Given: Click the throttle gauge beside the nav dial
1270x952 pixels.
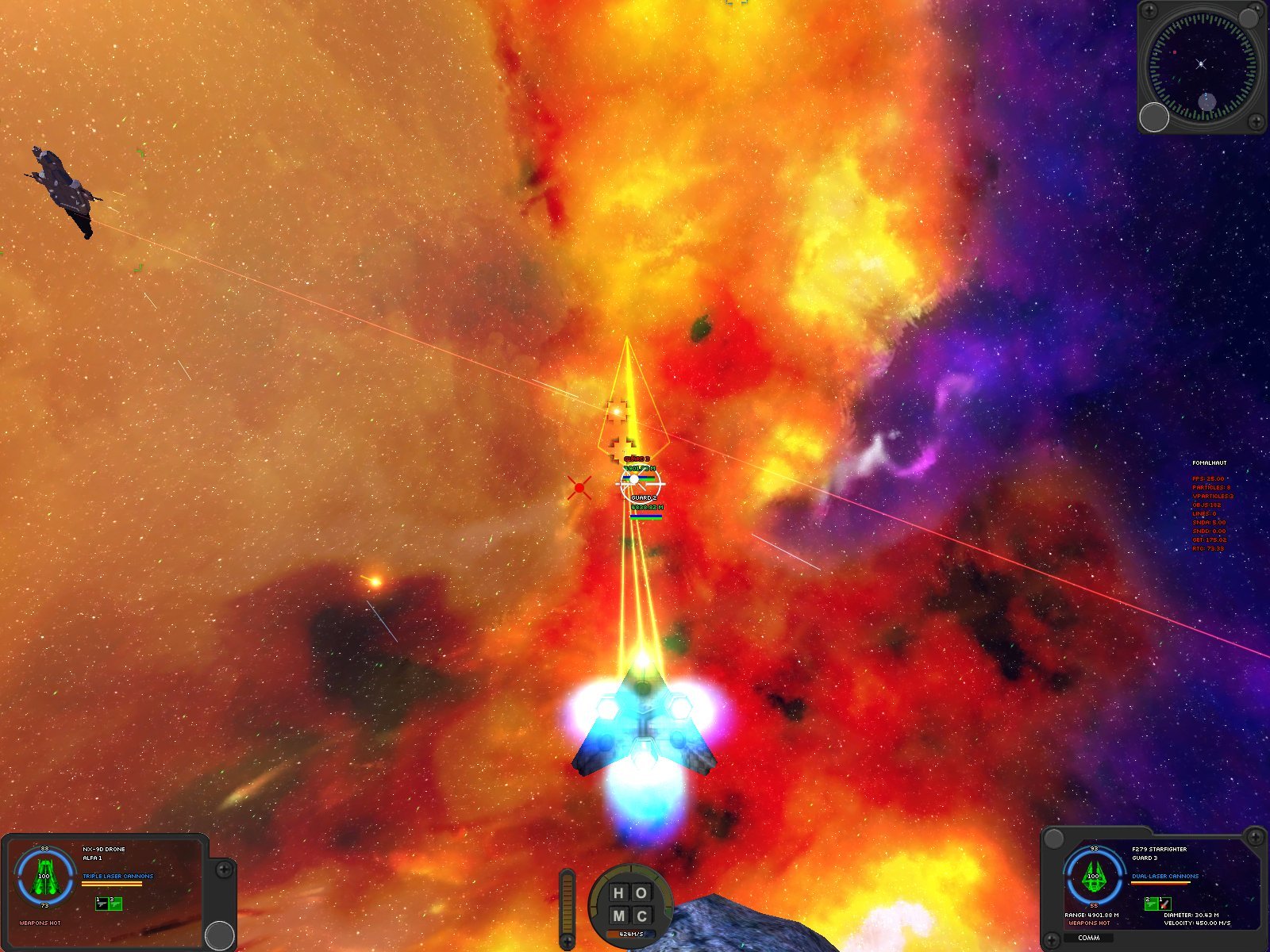Looking at the screenshot, I should [x=567, y=903].
